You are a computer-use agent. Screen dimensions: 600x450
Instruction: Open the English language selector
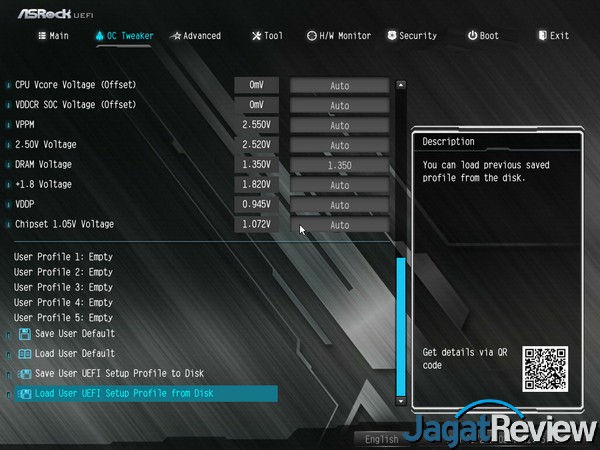click(x=382, y=439)
